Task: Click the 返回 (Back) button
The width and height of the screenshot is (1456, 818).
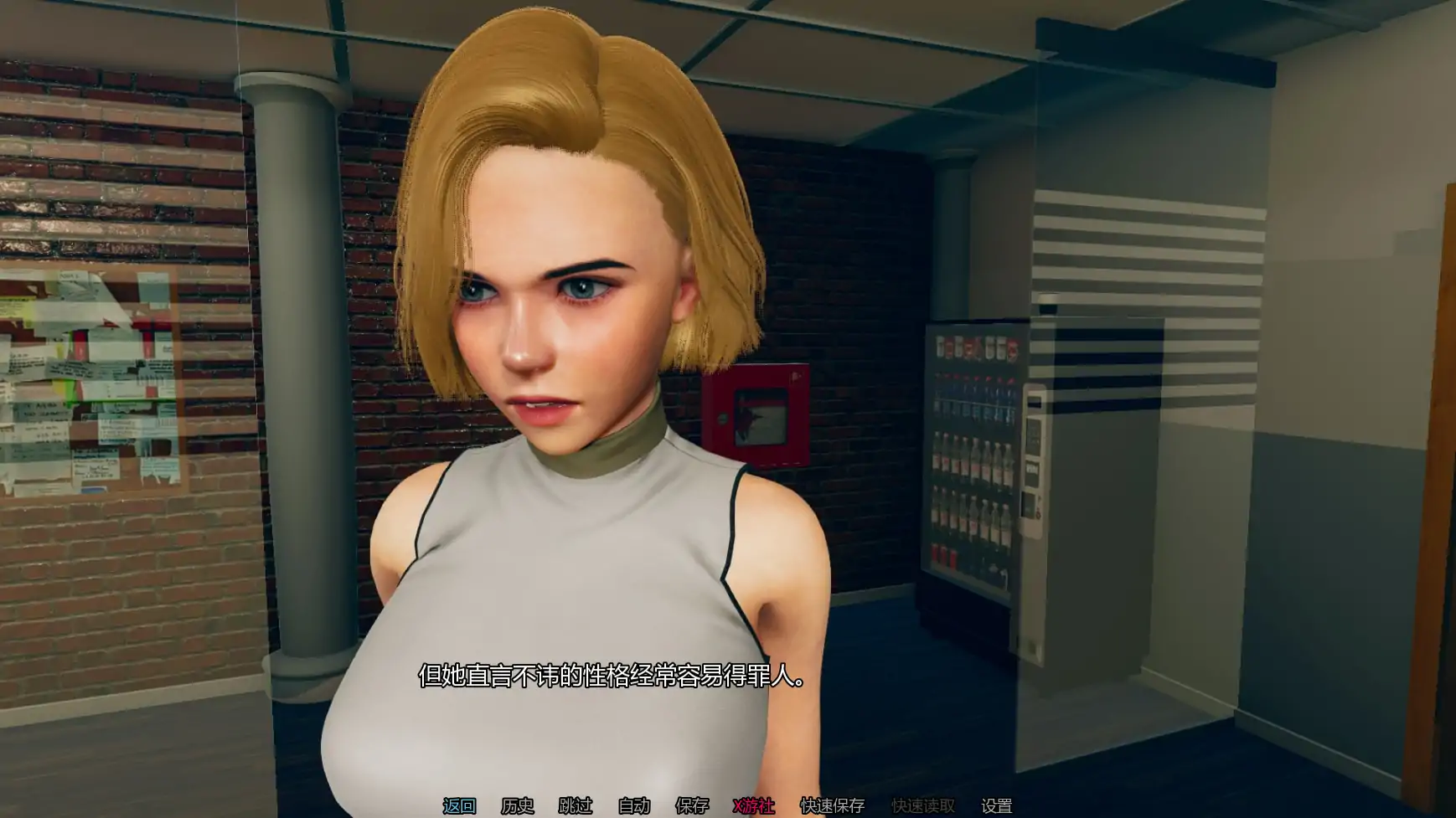Action: point(459,805)
